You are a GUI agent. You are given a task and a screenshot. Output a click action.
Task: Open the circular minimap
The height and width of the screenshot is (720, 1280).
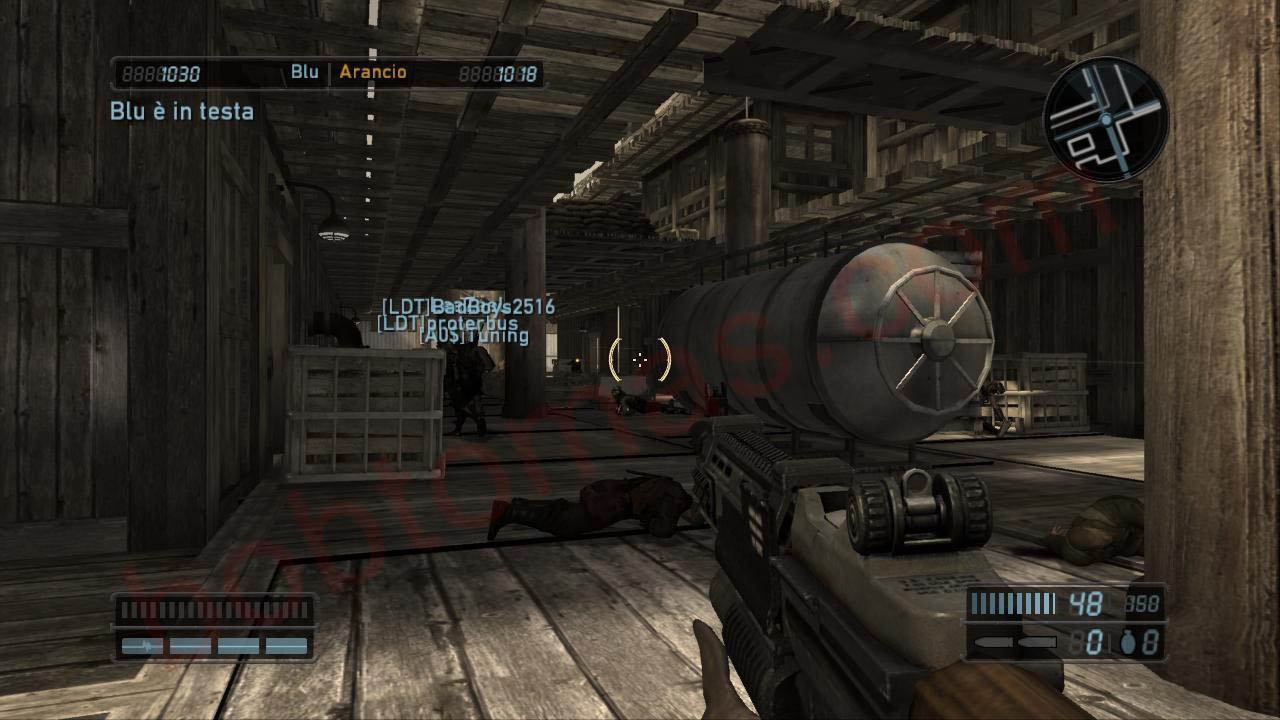[x=1105, y=119]
